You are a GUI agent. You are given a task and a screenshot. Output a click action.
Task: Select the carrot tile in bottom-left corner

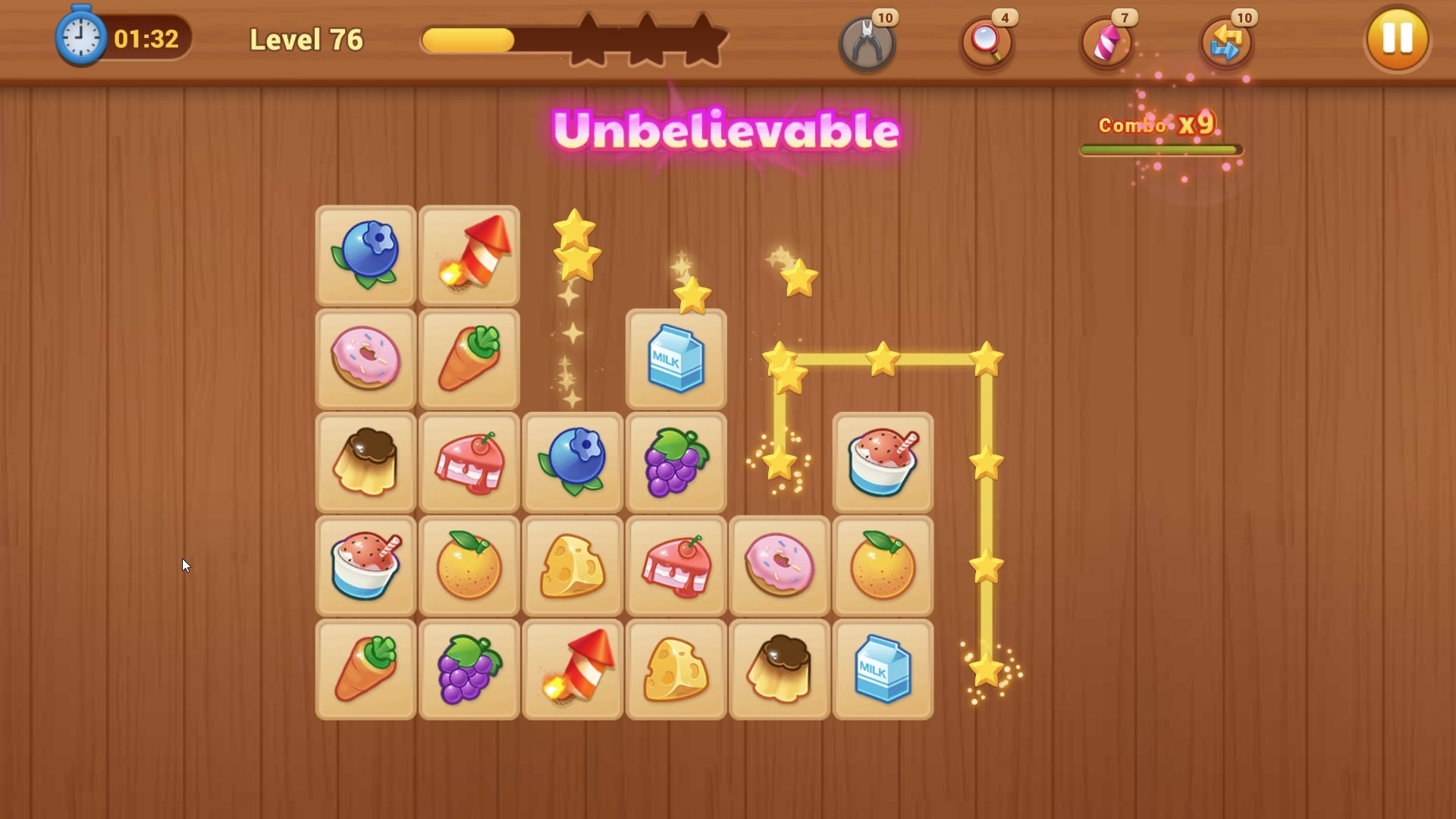pyautogui.click(x=366, y=668)
